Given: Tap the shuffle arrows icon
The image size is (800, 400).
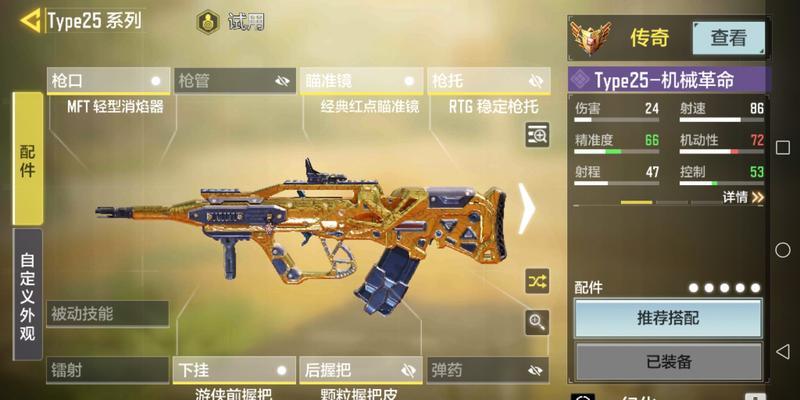Looking at the screenshot, I should pyautogui.click(x=538, y=281).
